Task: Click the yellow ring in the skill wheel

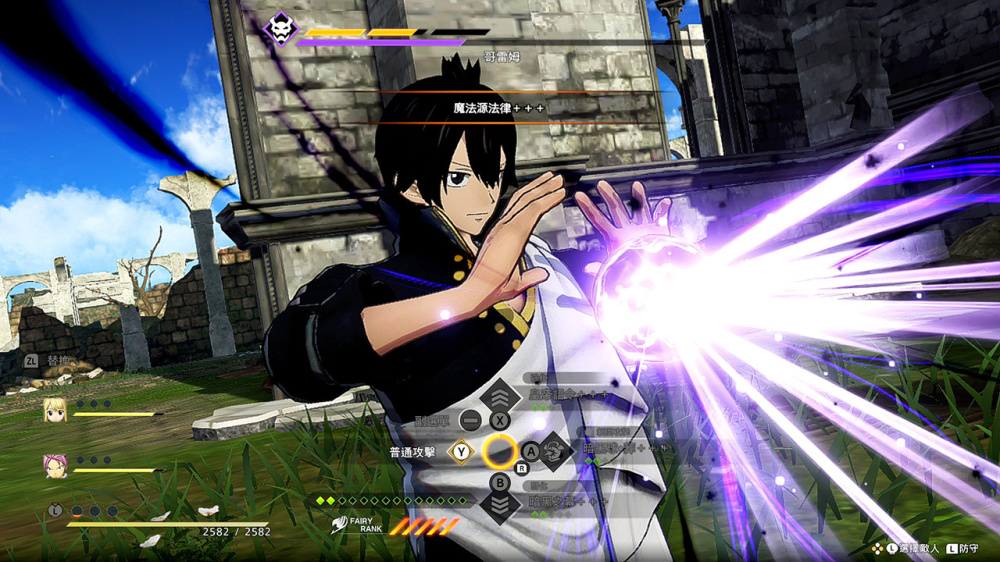Action: pyautogui.click(x=500, y=452)
